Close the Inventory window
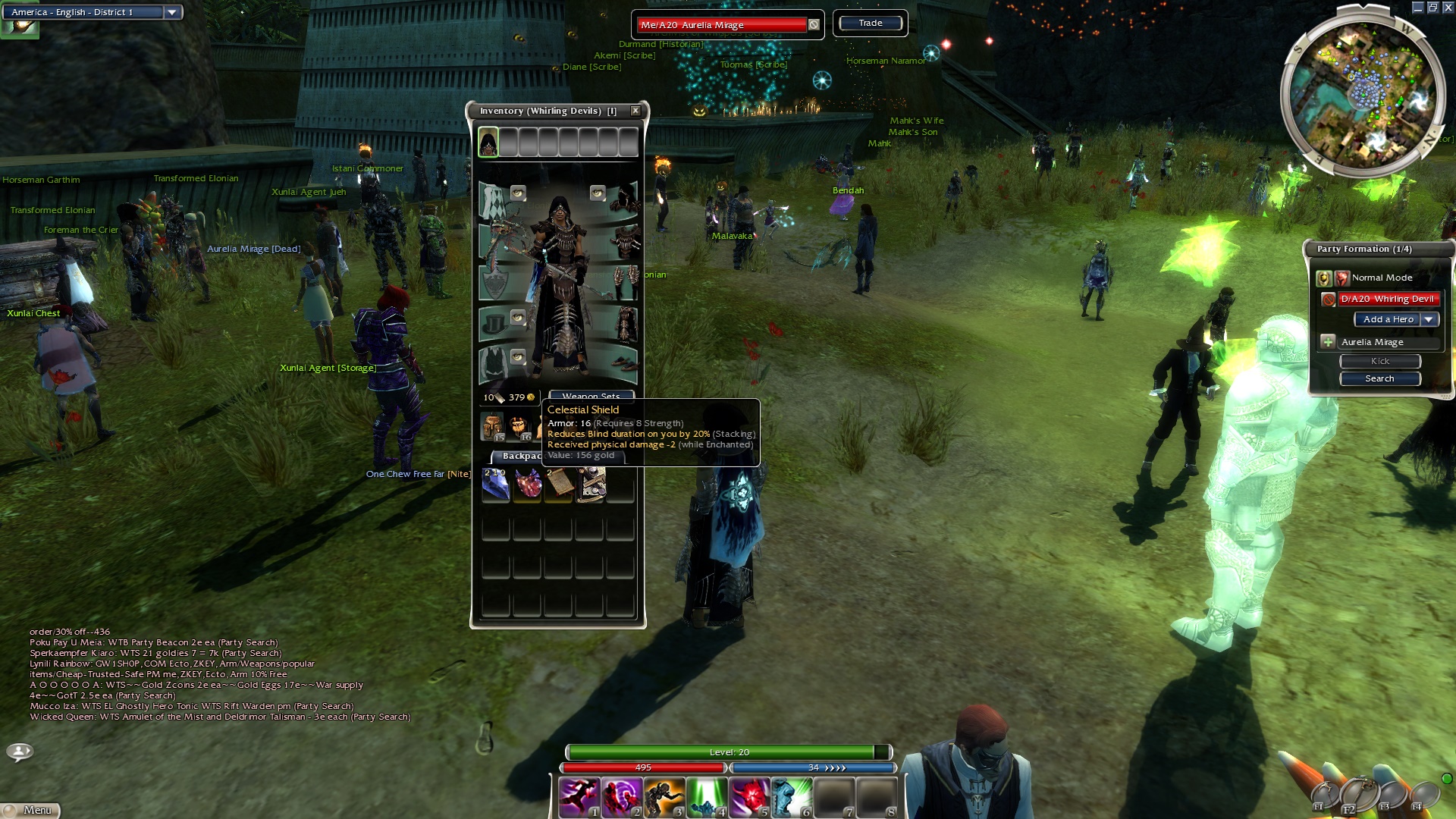 pos(635,111)
